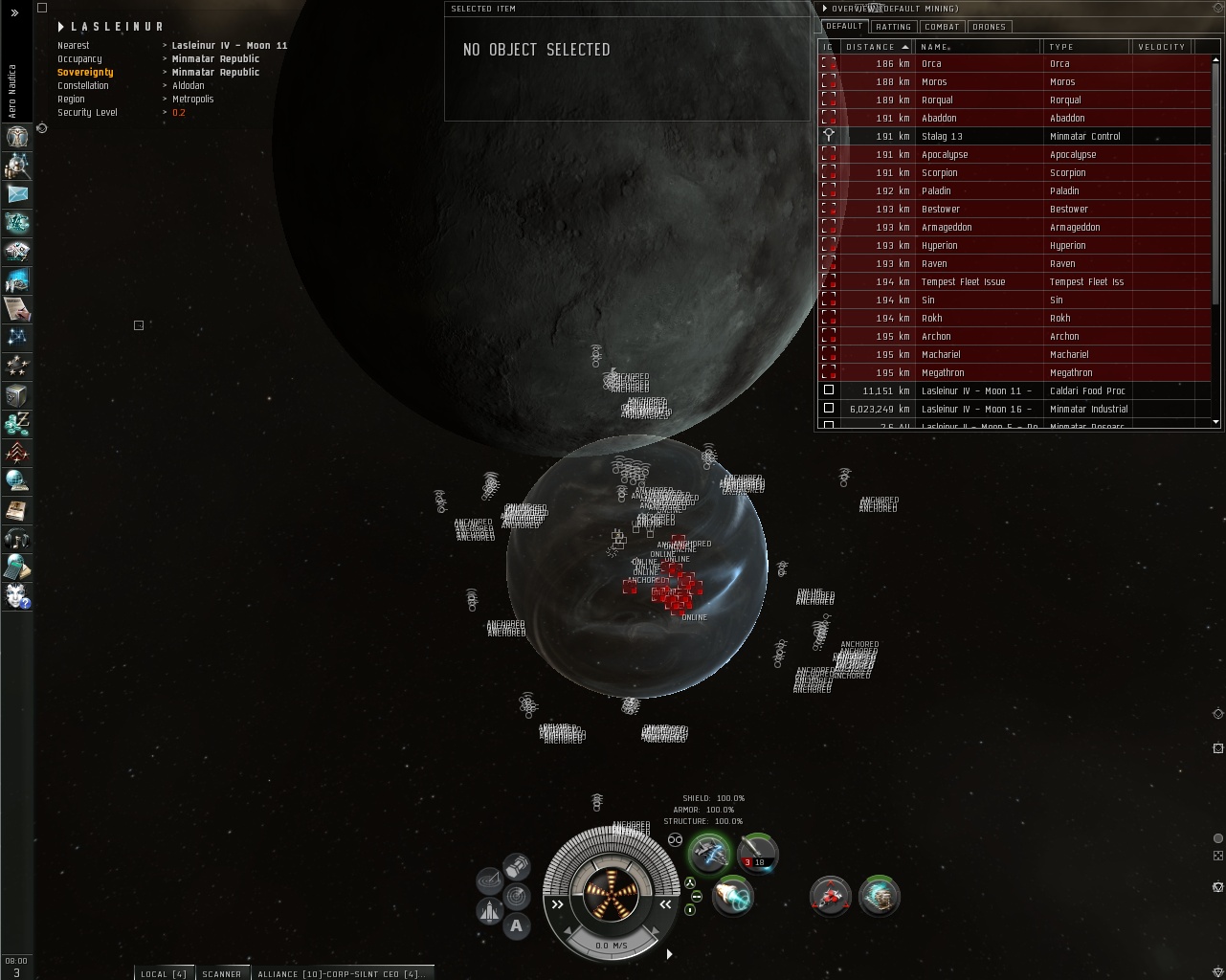
Task: Open the help face icon in the sidebar
Action: (x=17, y=596)
